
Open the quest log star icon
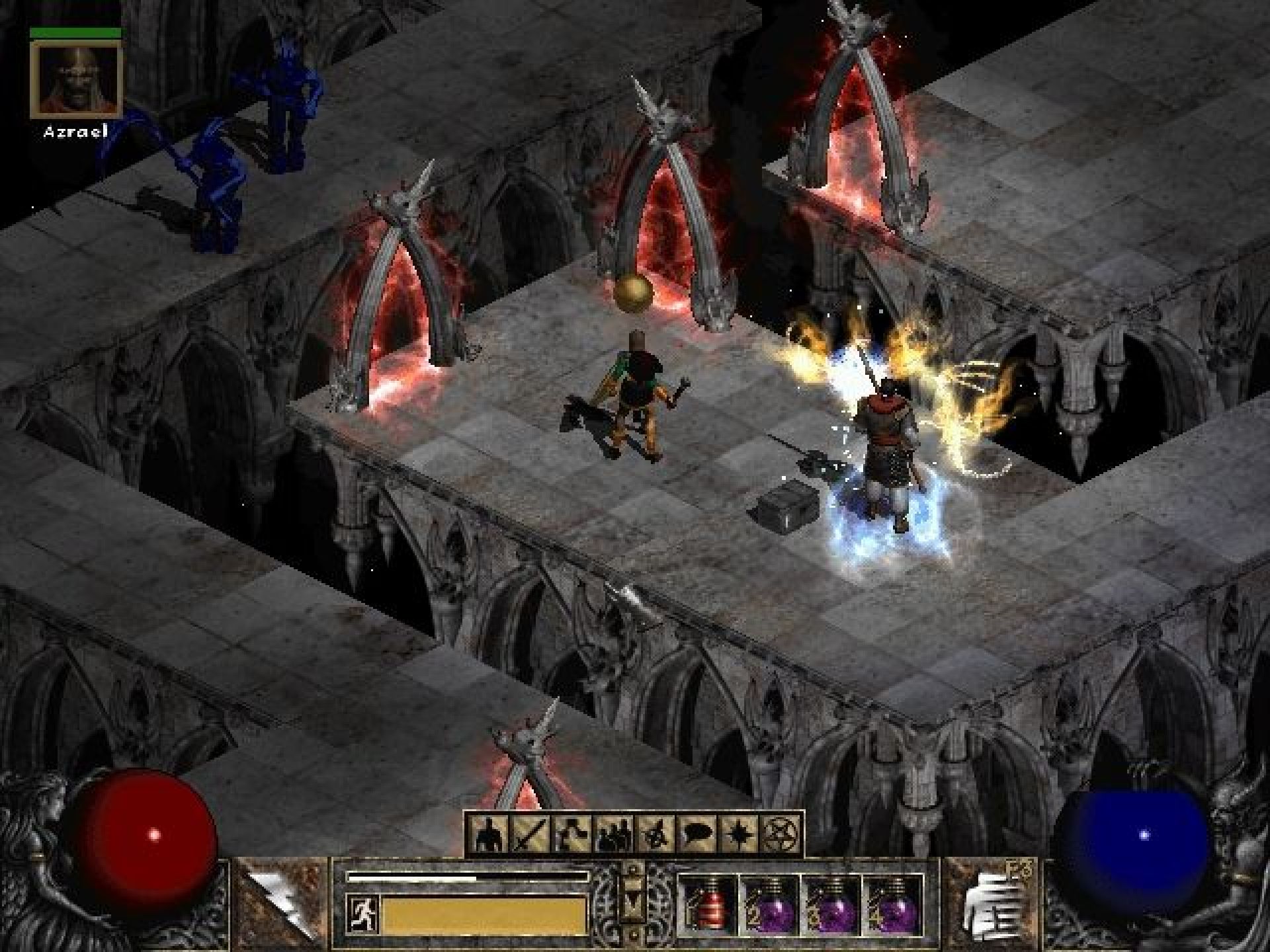pyautogui.click(x=740, y=833)
